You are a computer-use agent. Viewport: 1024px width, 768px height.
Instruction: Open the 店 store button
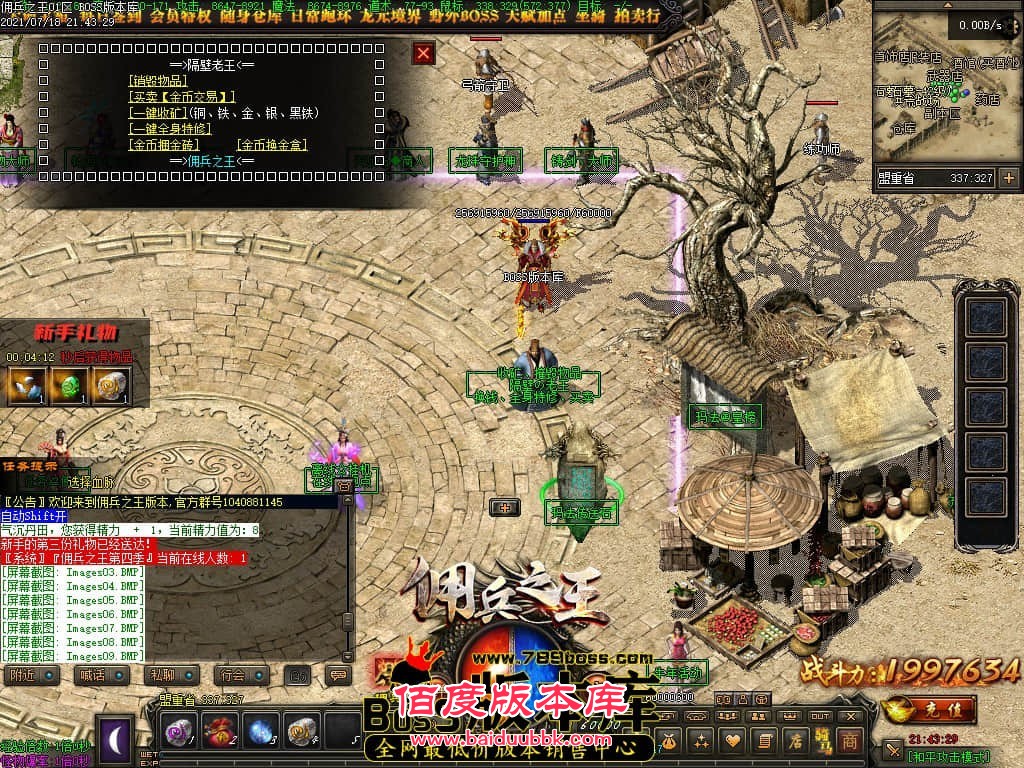[x=797, y=741]
